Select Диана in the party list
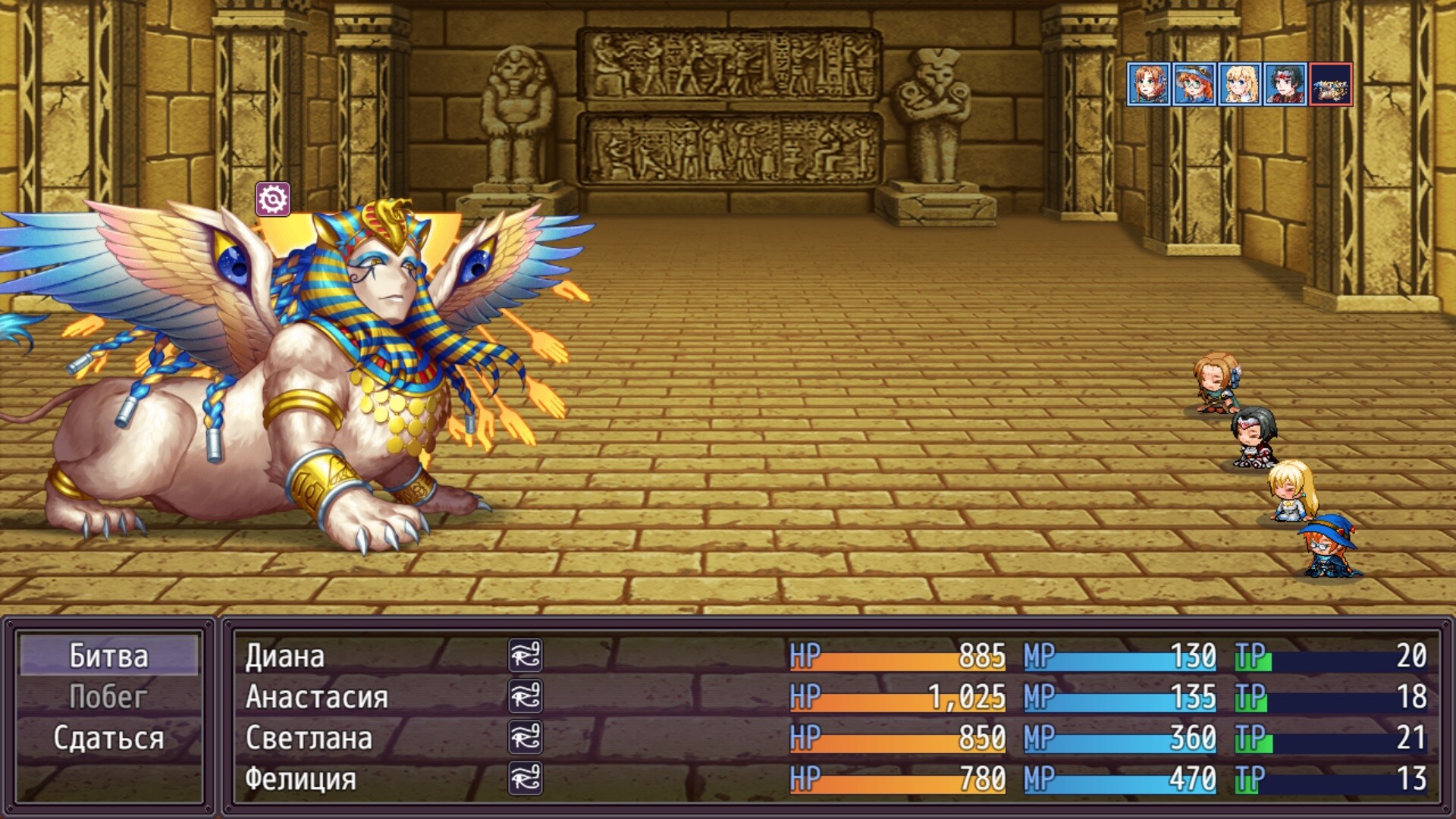This screenshot has width=1456, height=819. (x=284, y=656)
